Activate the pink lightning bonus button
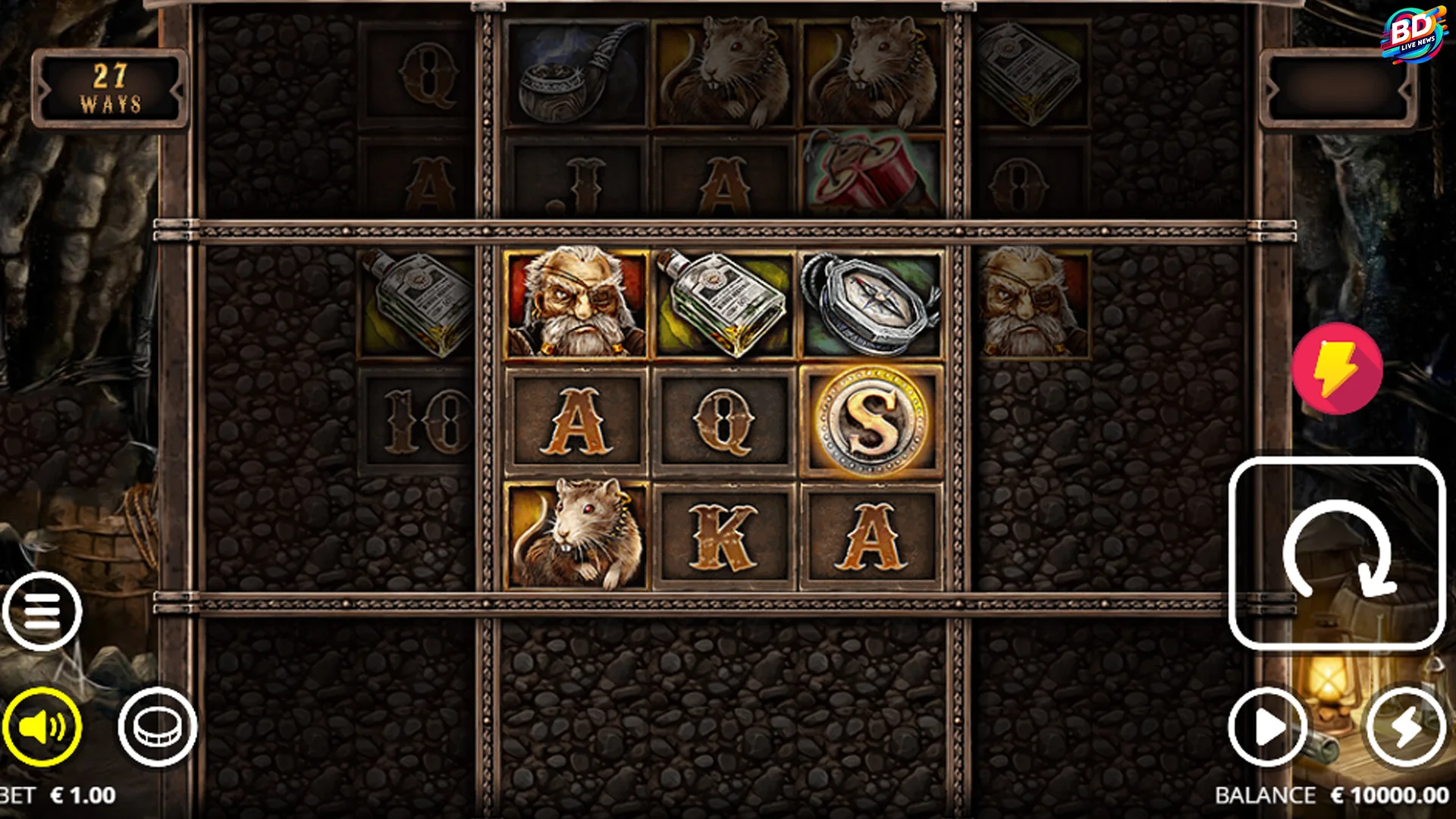 (1337, 369)
